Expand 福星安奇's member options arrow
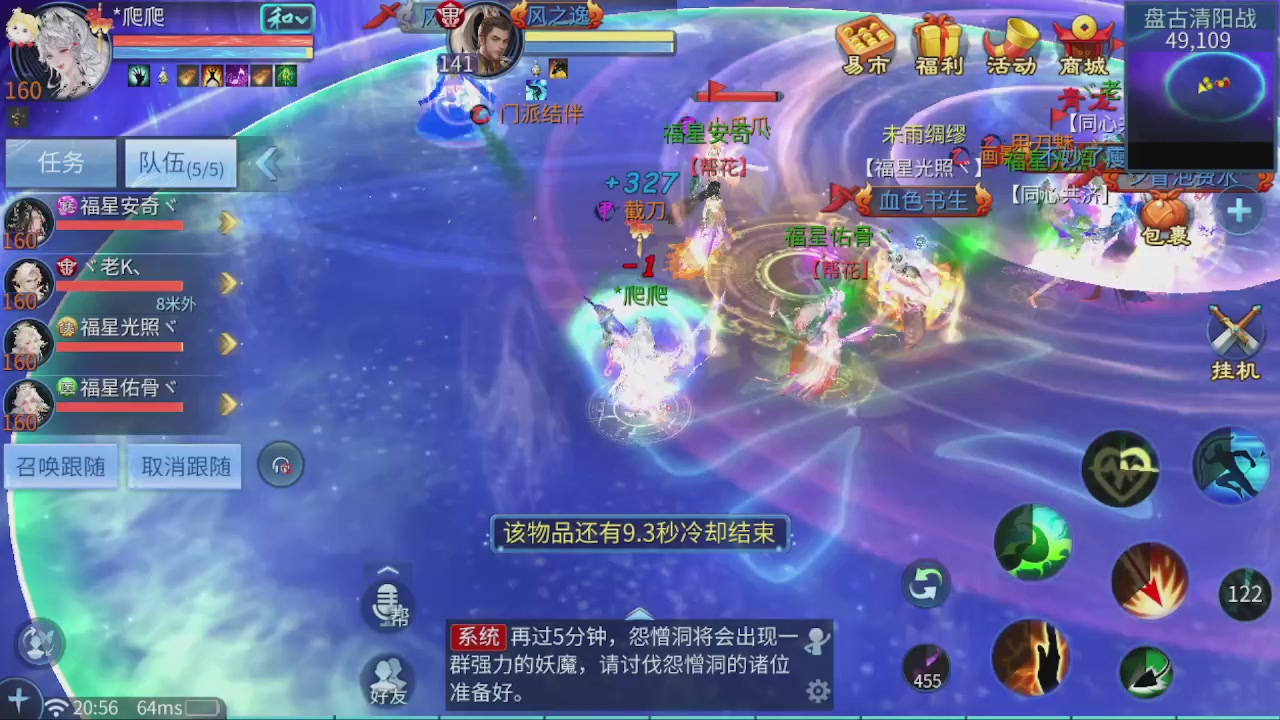The height and width of the screenshot is (720, 1280). tap(228, 224)
